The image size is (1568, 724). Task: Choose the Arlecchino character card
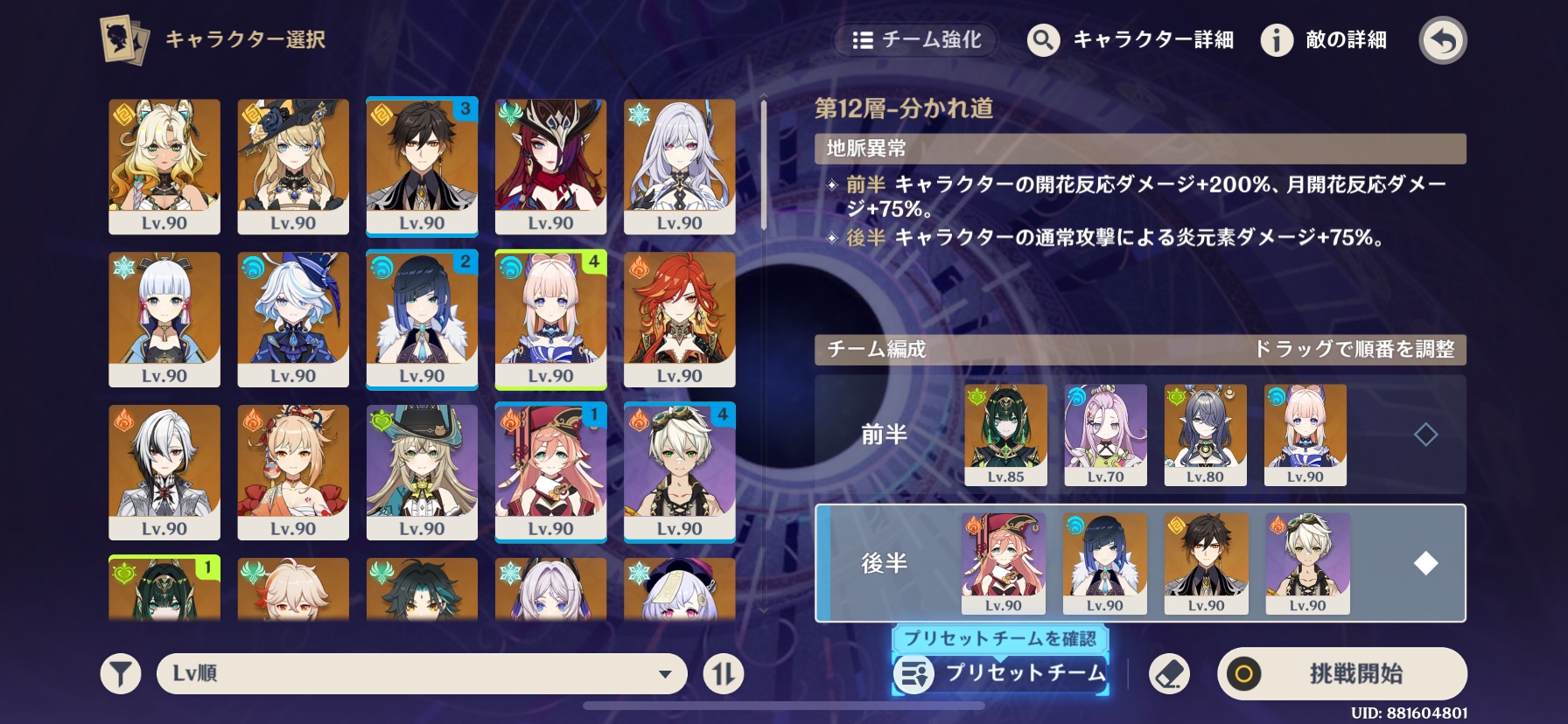click(164, 472)
